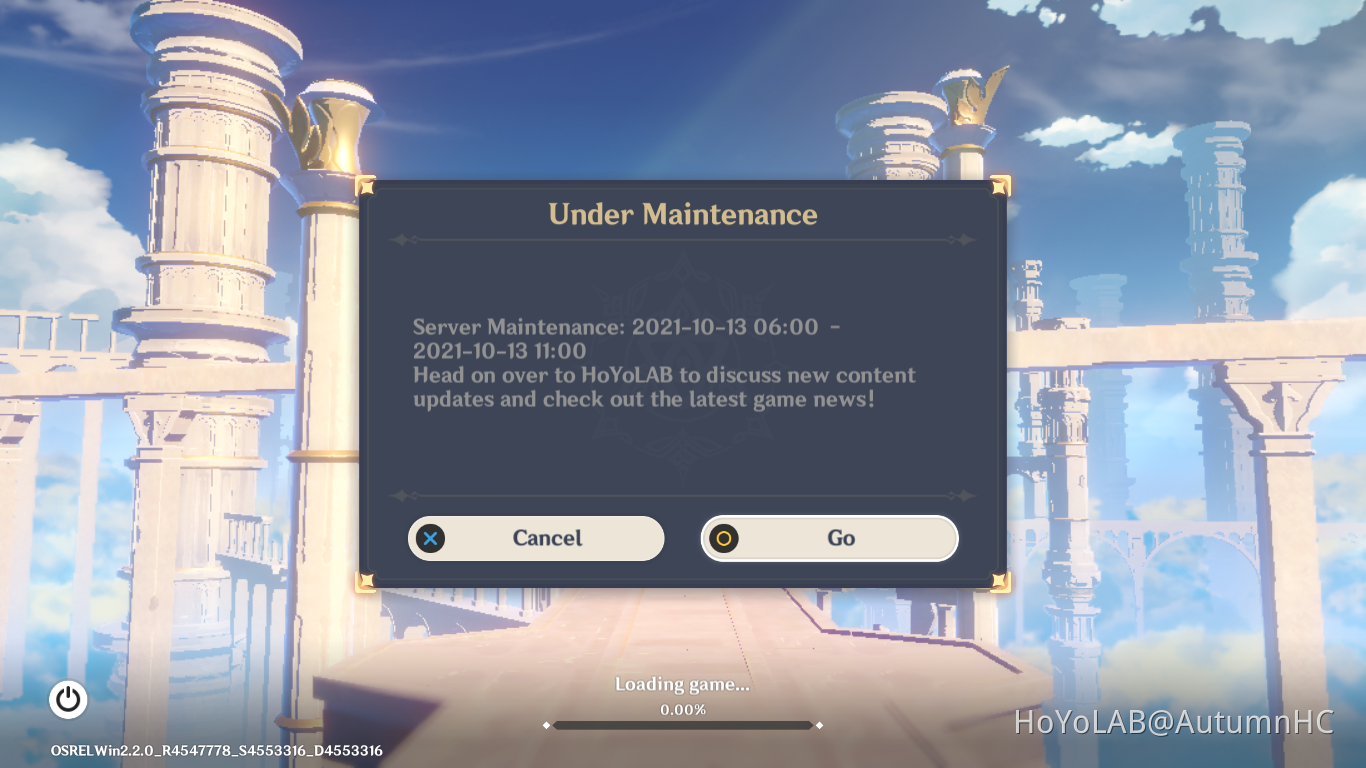Select the top-right corner ornament of the dialog
The image size is (1366, 768).
point(998,186)
